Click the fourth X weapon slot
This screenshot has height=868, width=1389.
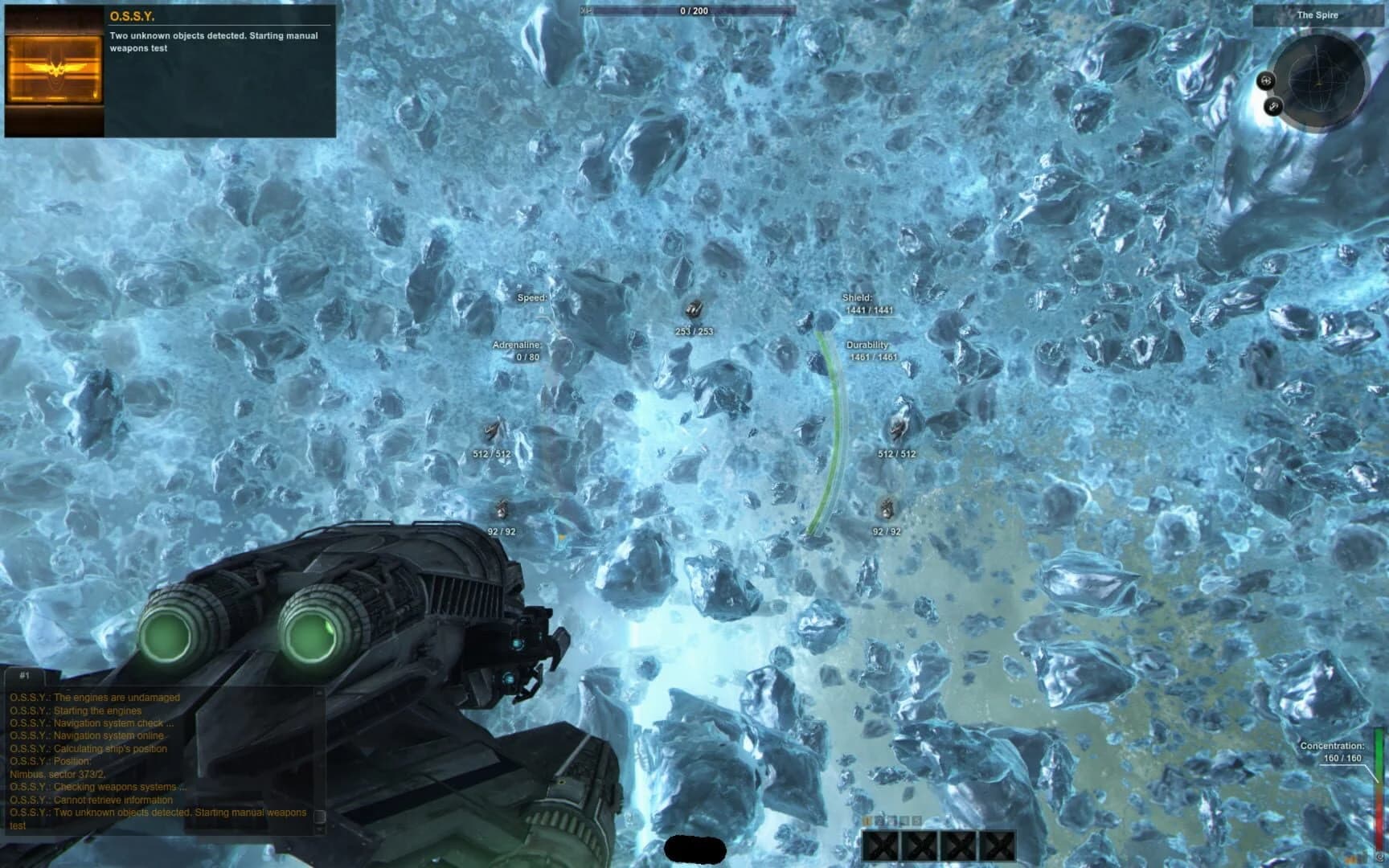[x=998, y=845]
